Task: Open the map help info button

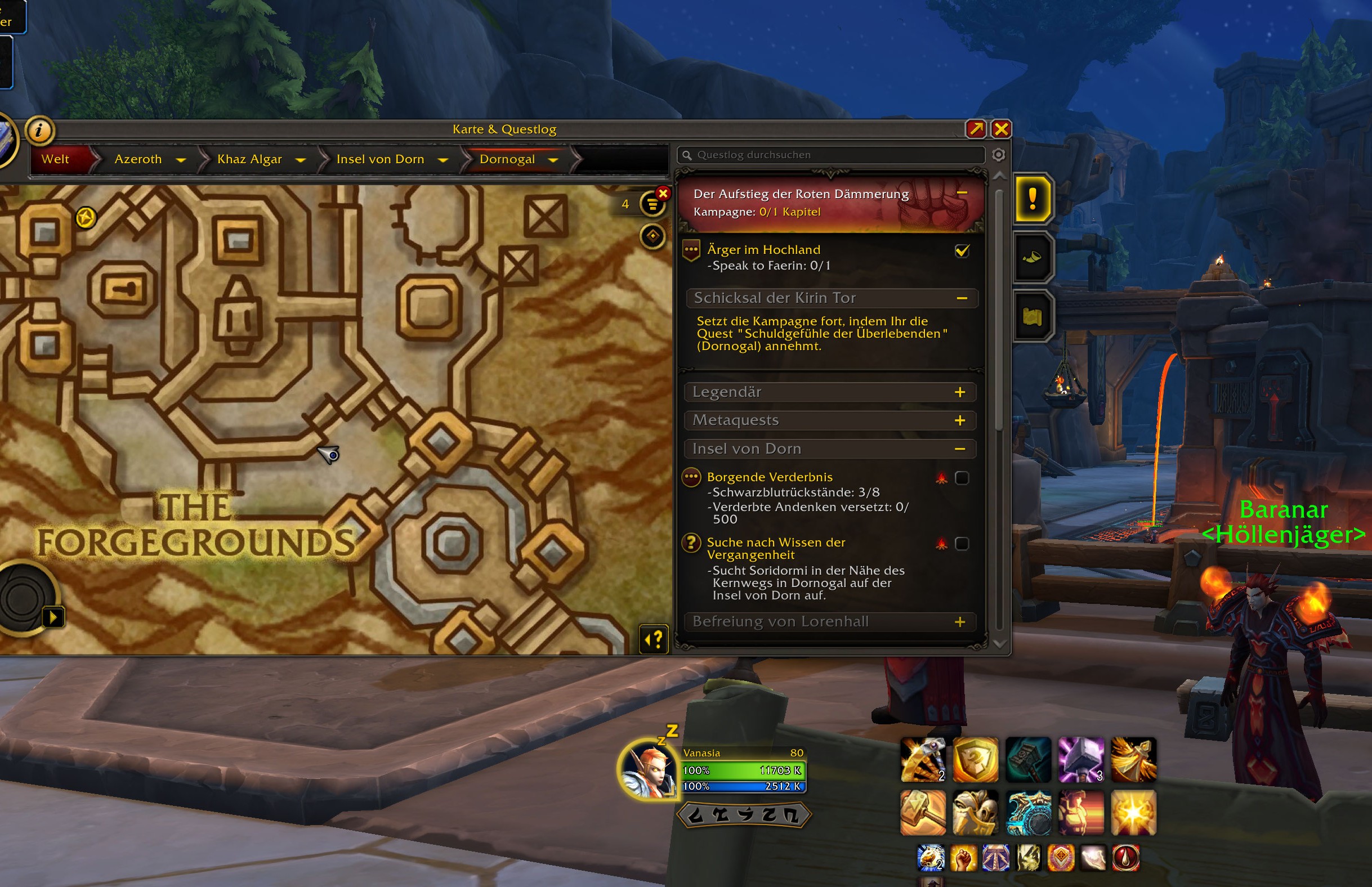Action: [x=39, y=130]
